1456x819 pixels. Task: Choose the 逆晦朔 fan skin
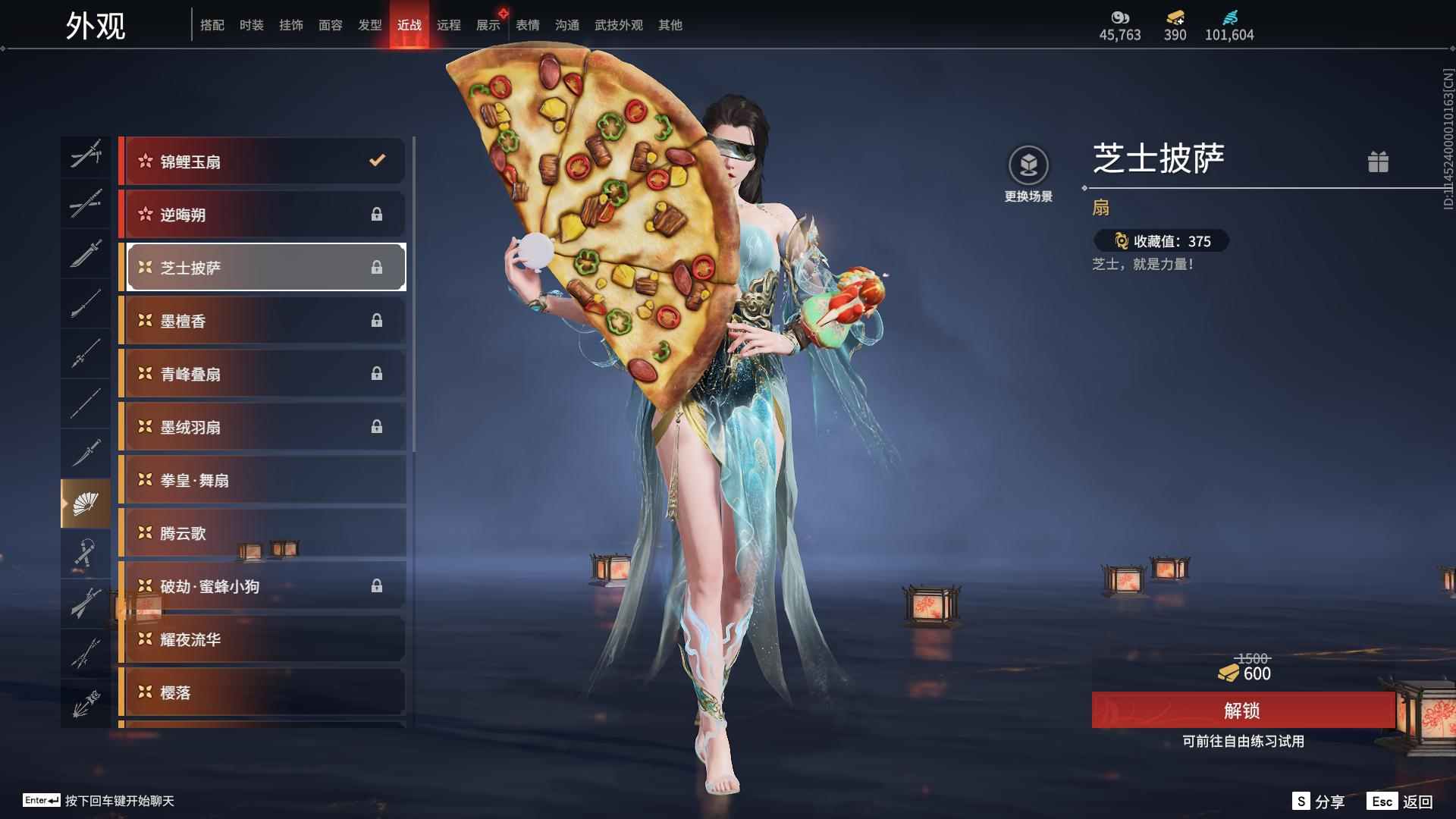[x=262, y=215]
